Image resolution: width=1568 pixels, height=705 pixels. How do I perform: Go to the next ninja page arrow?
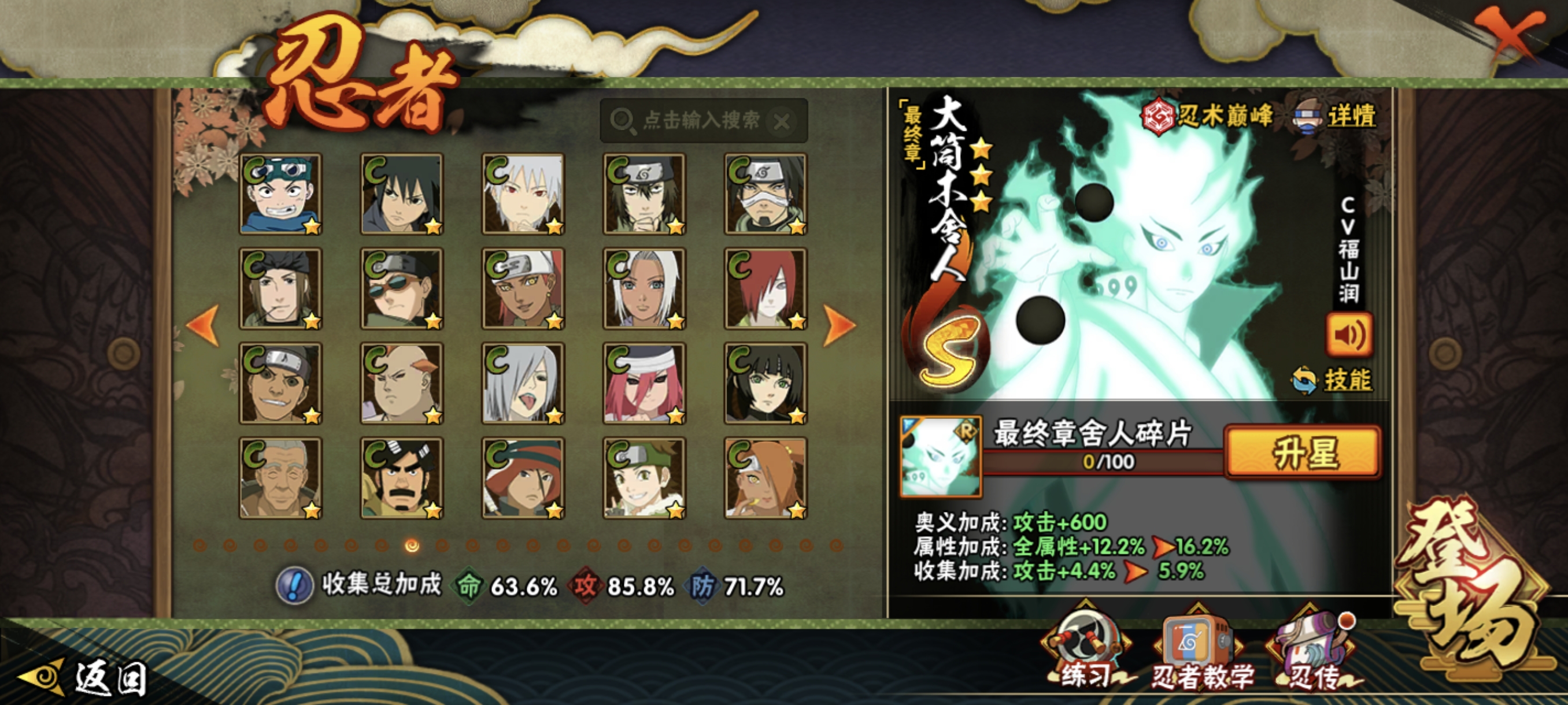pyautogui.click(x=840, y=325)
